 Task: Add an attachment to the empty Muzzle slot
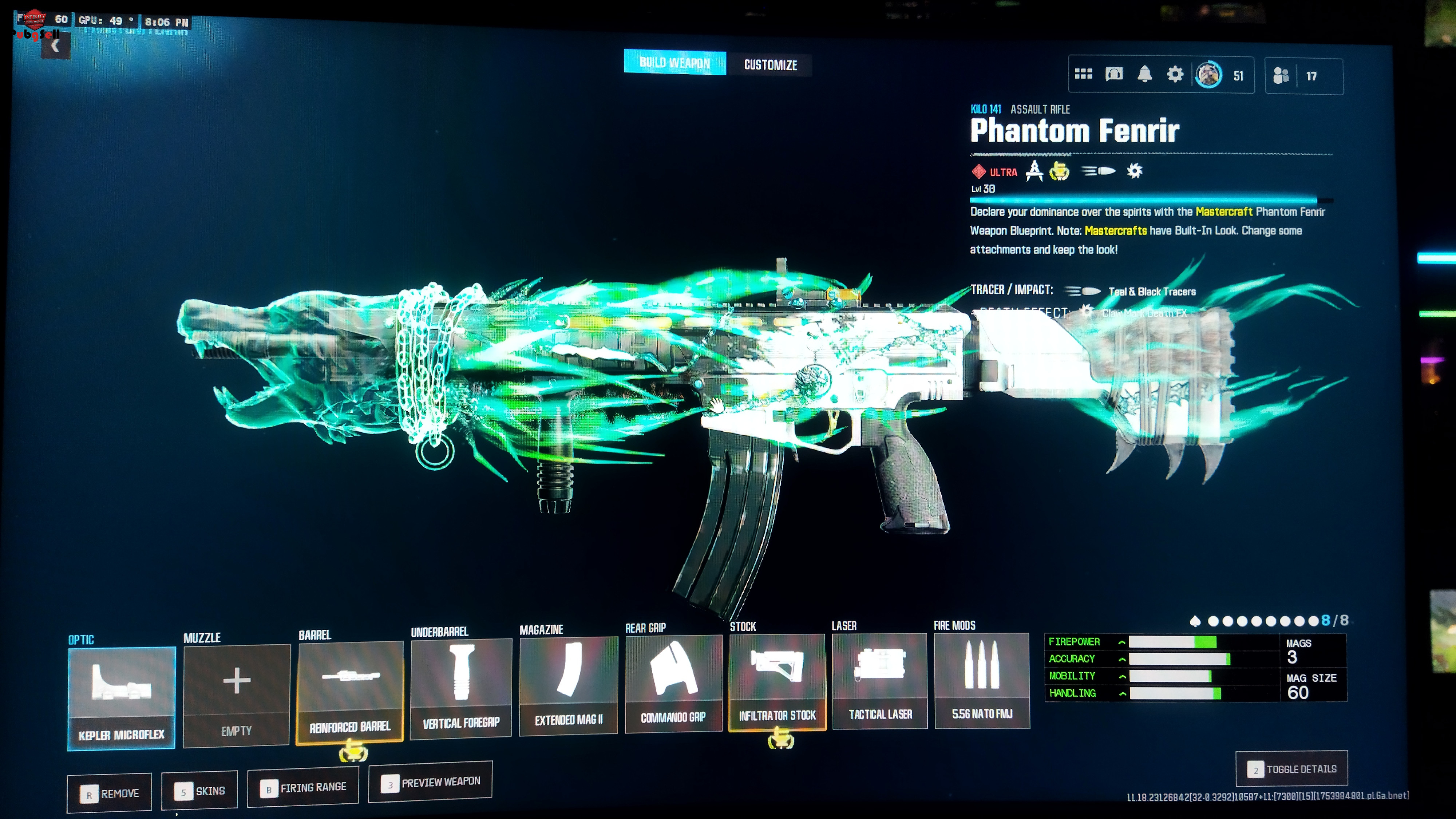pyautogui.click(x=236, y=695)
